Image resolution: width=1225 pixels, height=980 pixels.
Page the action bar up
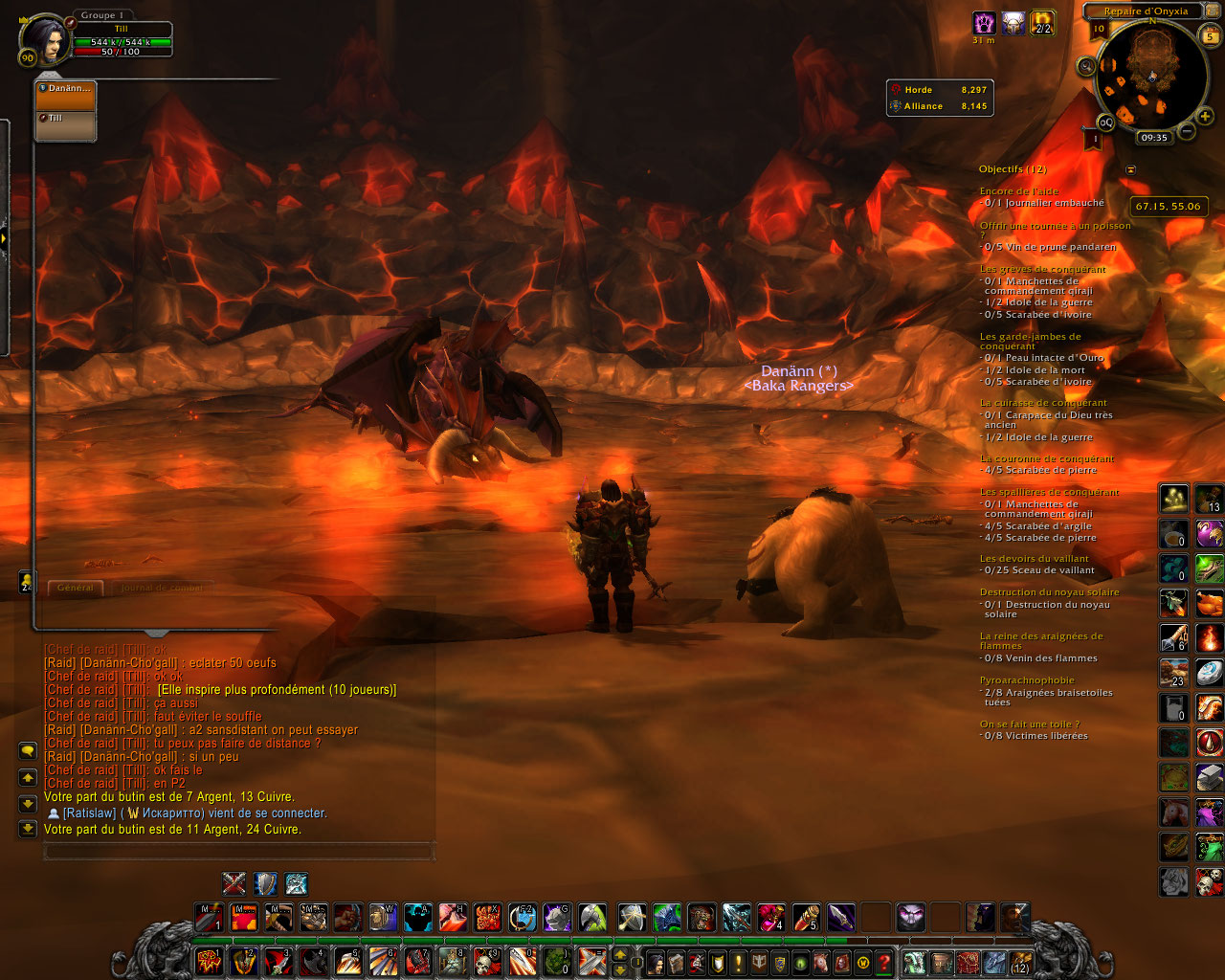point(619,954)
